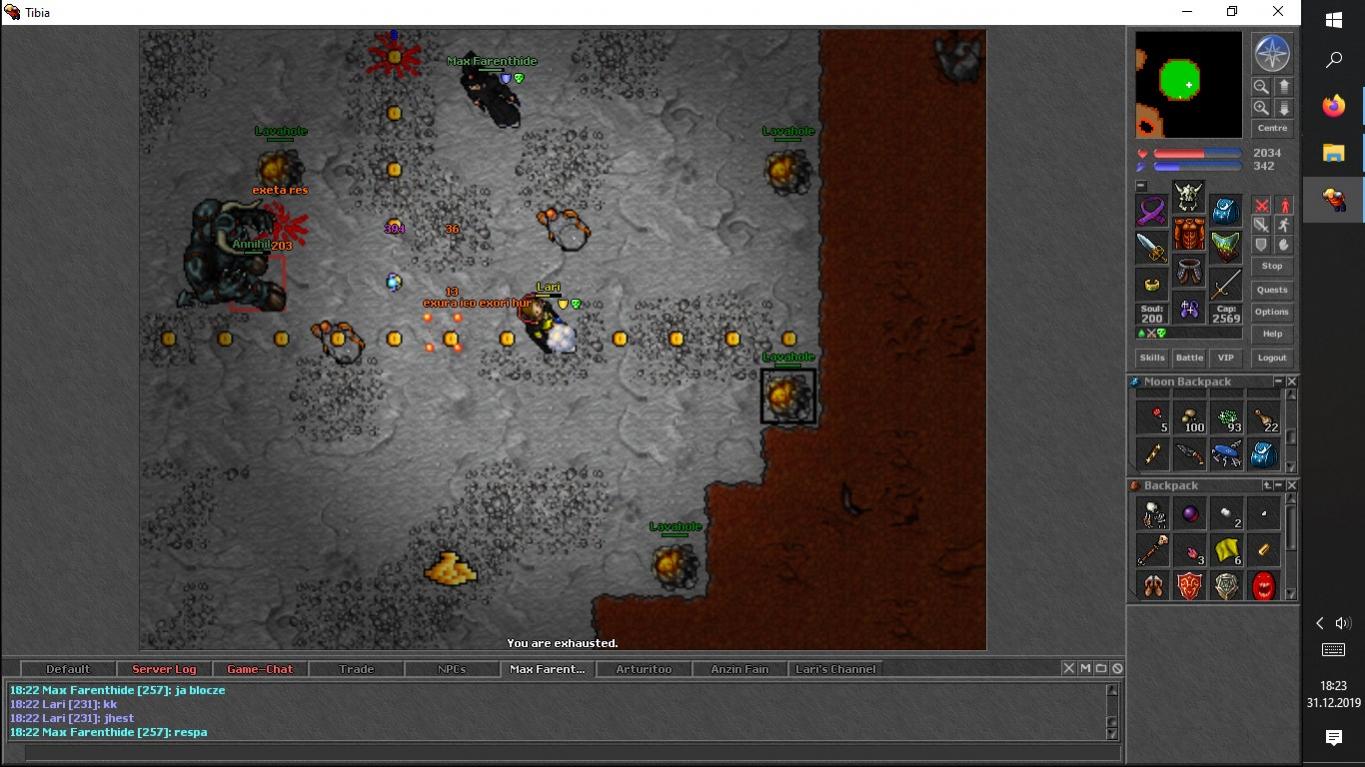Select the red demon shield in Backpack
Image resolution: width=1365 pixels, height=767 pixels.
point(1189,585)
